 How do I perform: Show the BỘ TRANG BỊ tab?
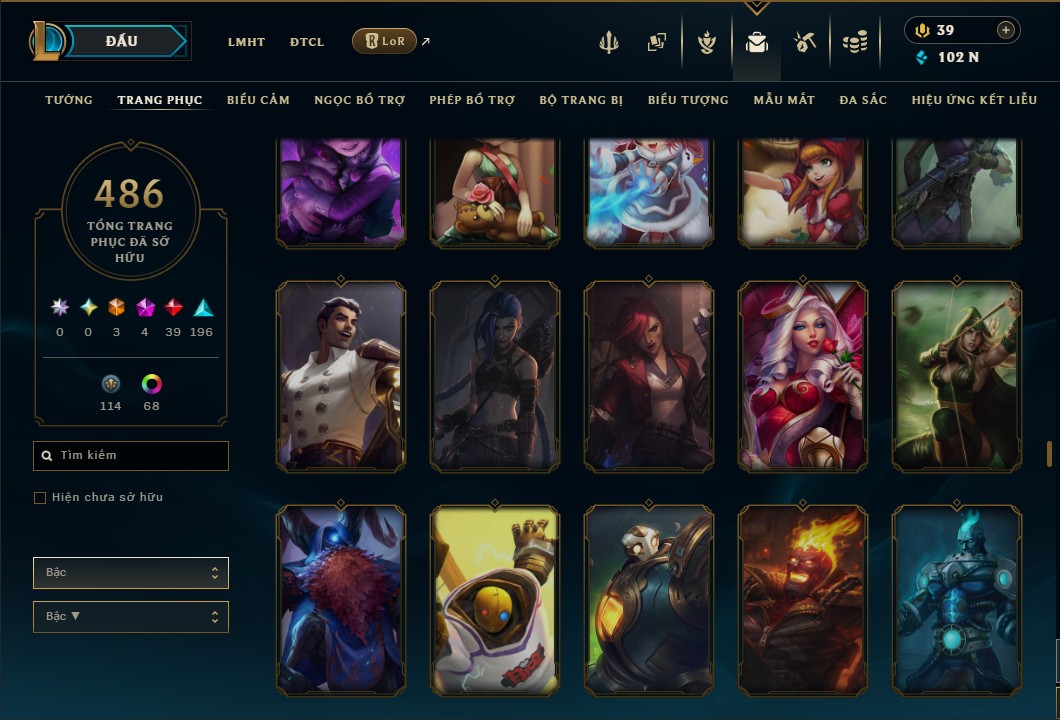click(581, 100)
